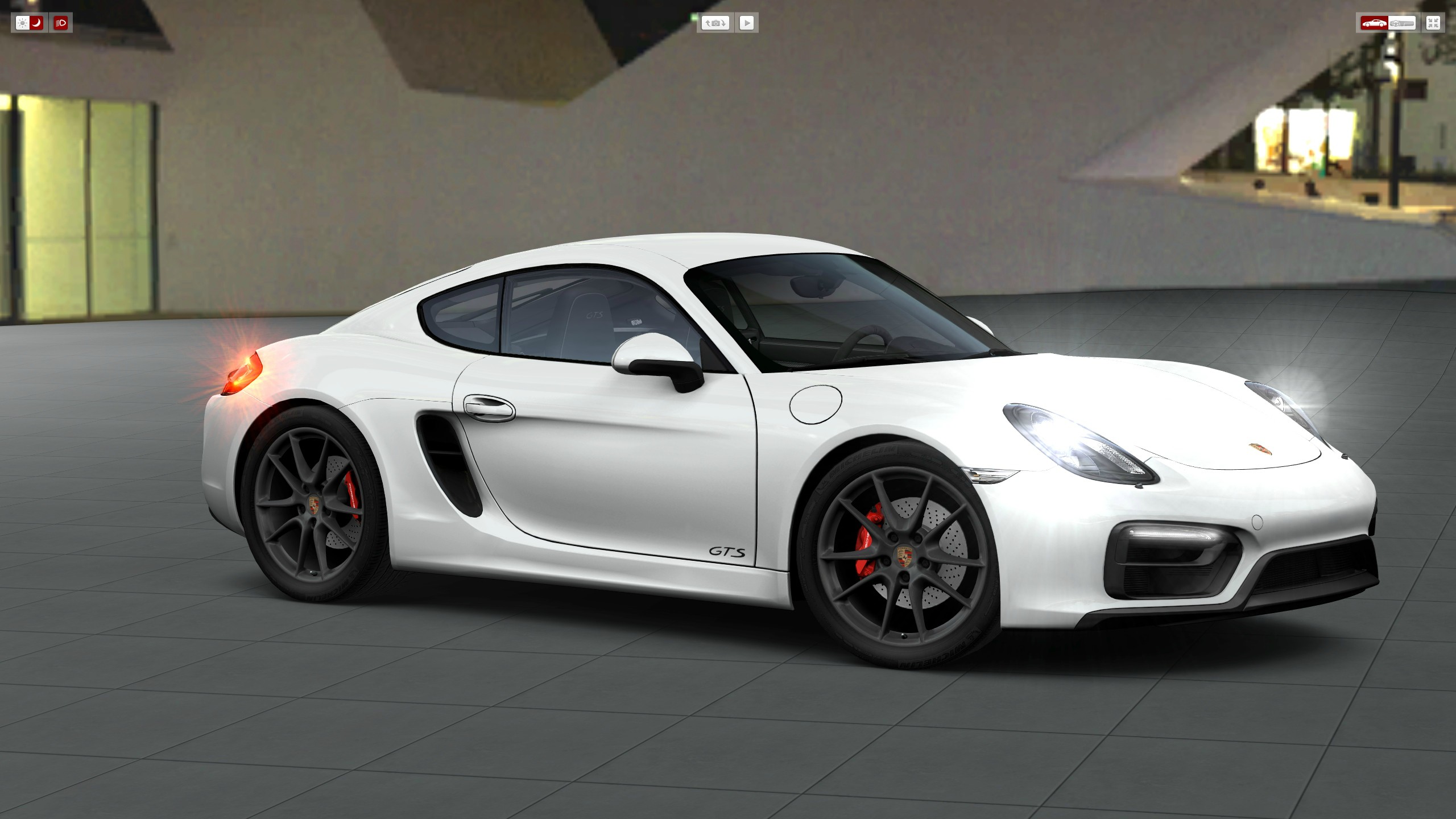Toggle the car headlights button

(61, 23)
